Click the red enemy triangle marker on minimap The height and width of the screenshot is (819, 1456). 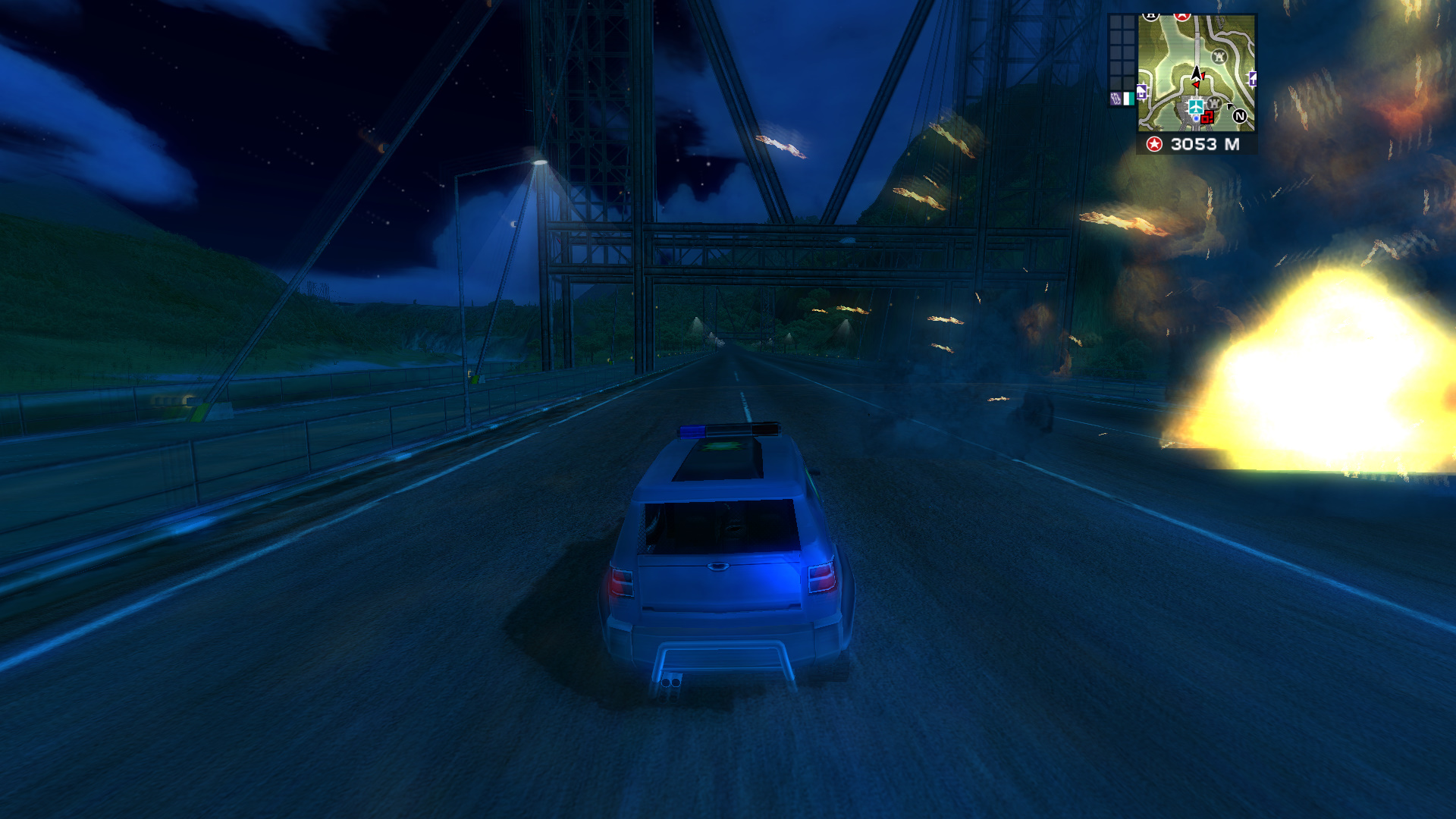point(1195,85)
